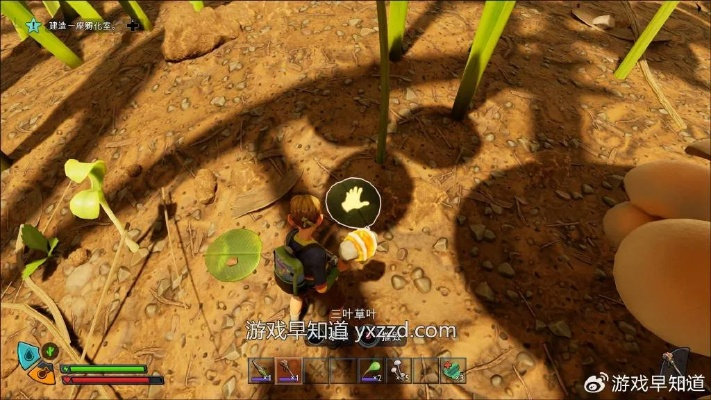Expand the objective with the plus icon
This screenshot has width=711, height=400.
(134, 25)
